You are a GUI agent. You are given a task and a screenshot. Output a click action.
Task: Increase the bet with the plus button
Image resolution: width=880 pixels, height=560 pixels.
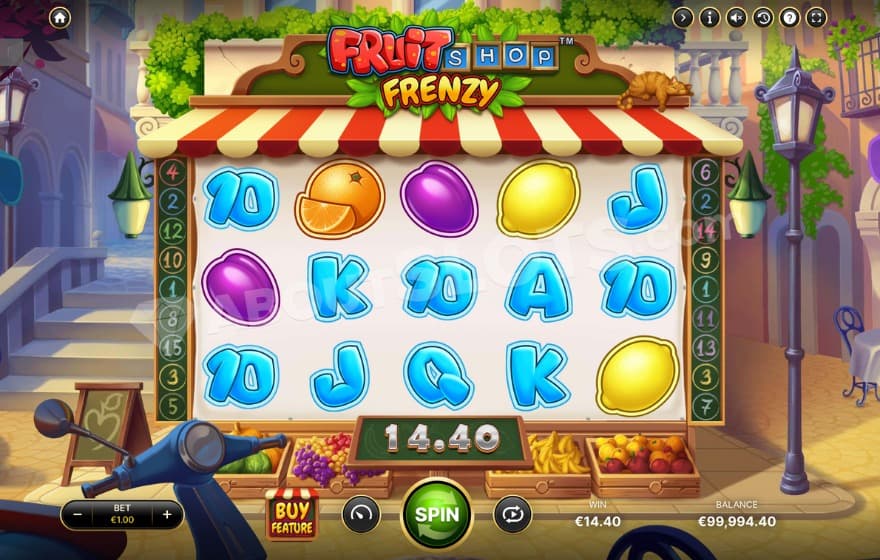pos(167,515)
